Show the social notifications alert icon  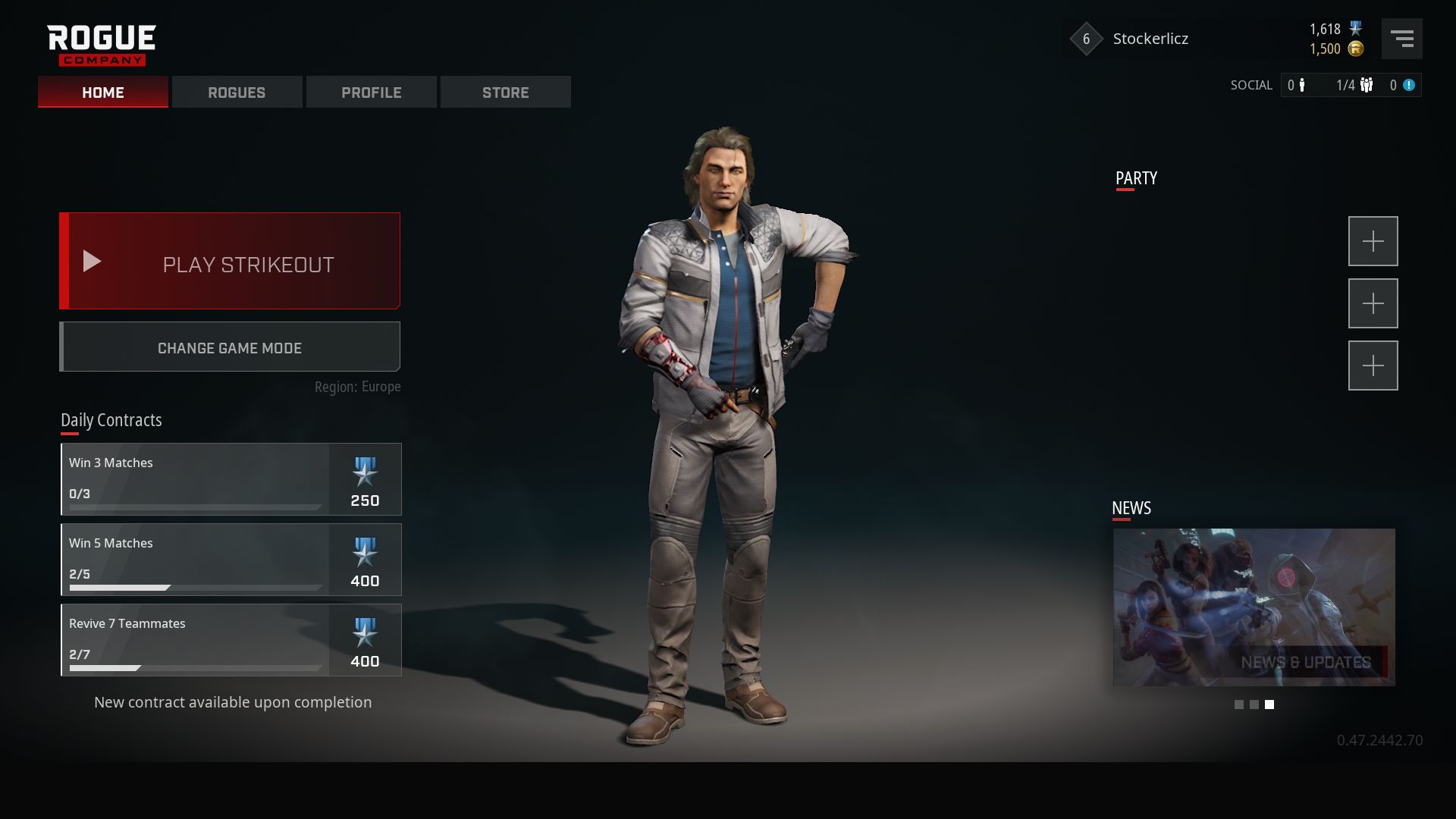1408,86
